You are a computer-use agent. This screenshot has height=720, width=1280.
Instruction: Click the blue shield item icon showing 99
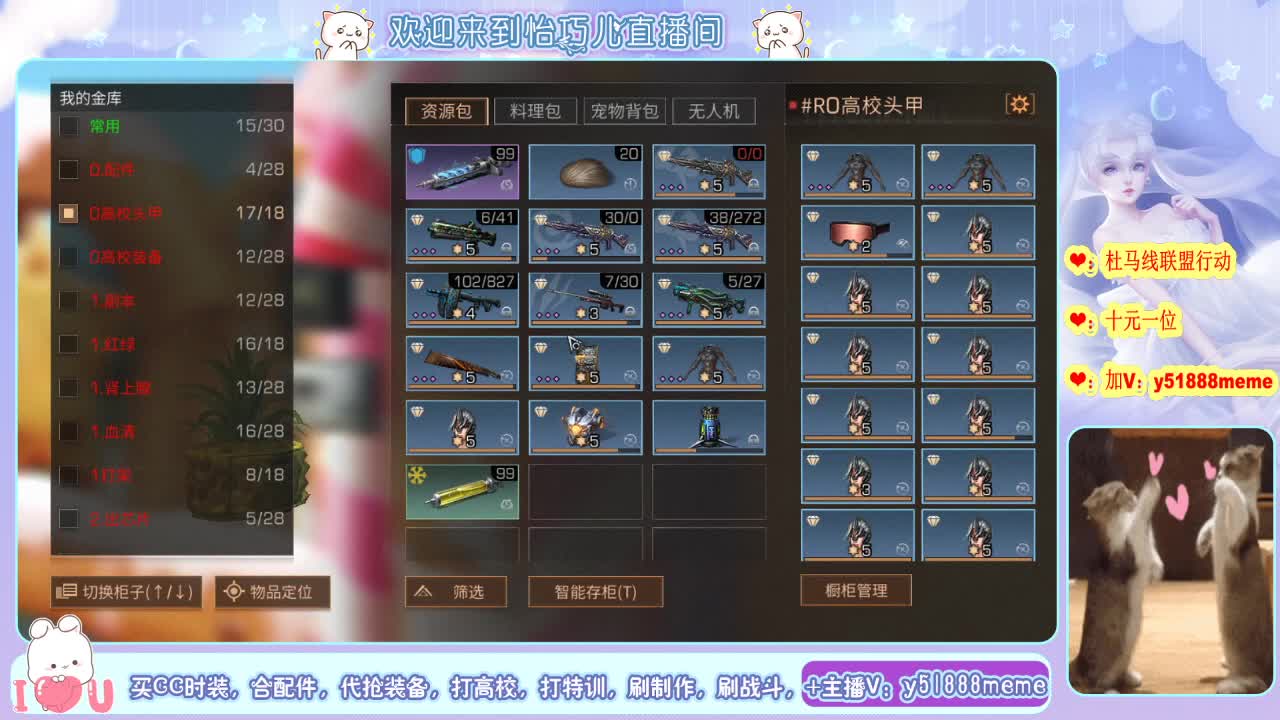[461, 171]
